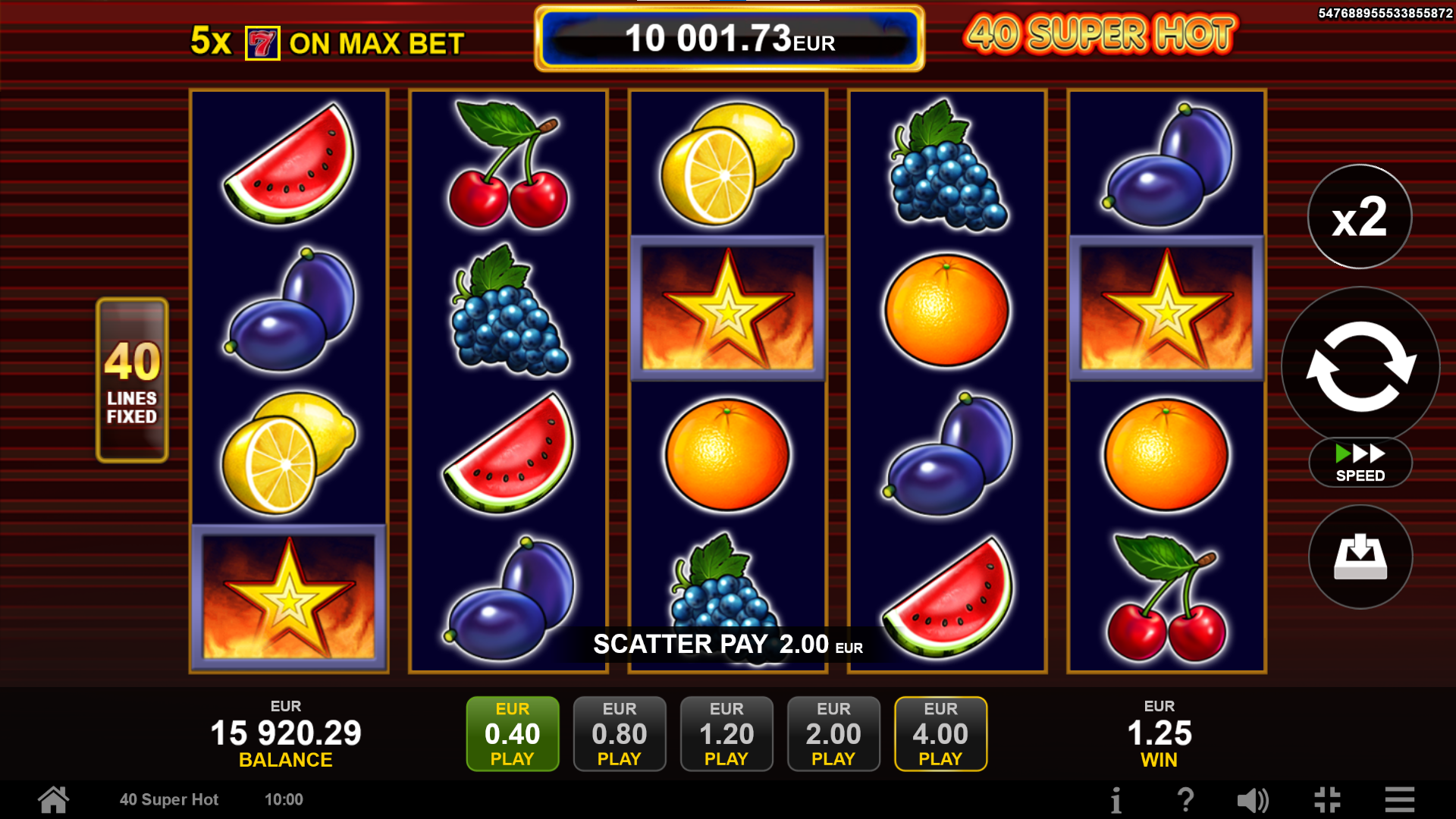1456x819 pixels.
Task: Return home with the house icon
Action: coord(52,799)
